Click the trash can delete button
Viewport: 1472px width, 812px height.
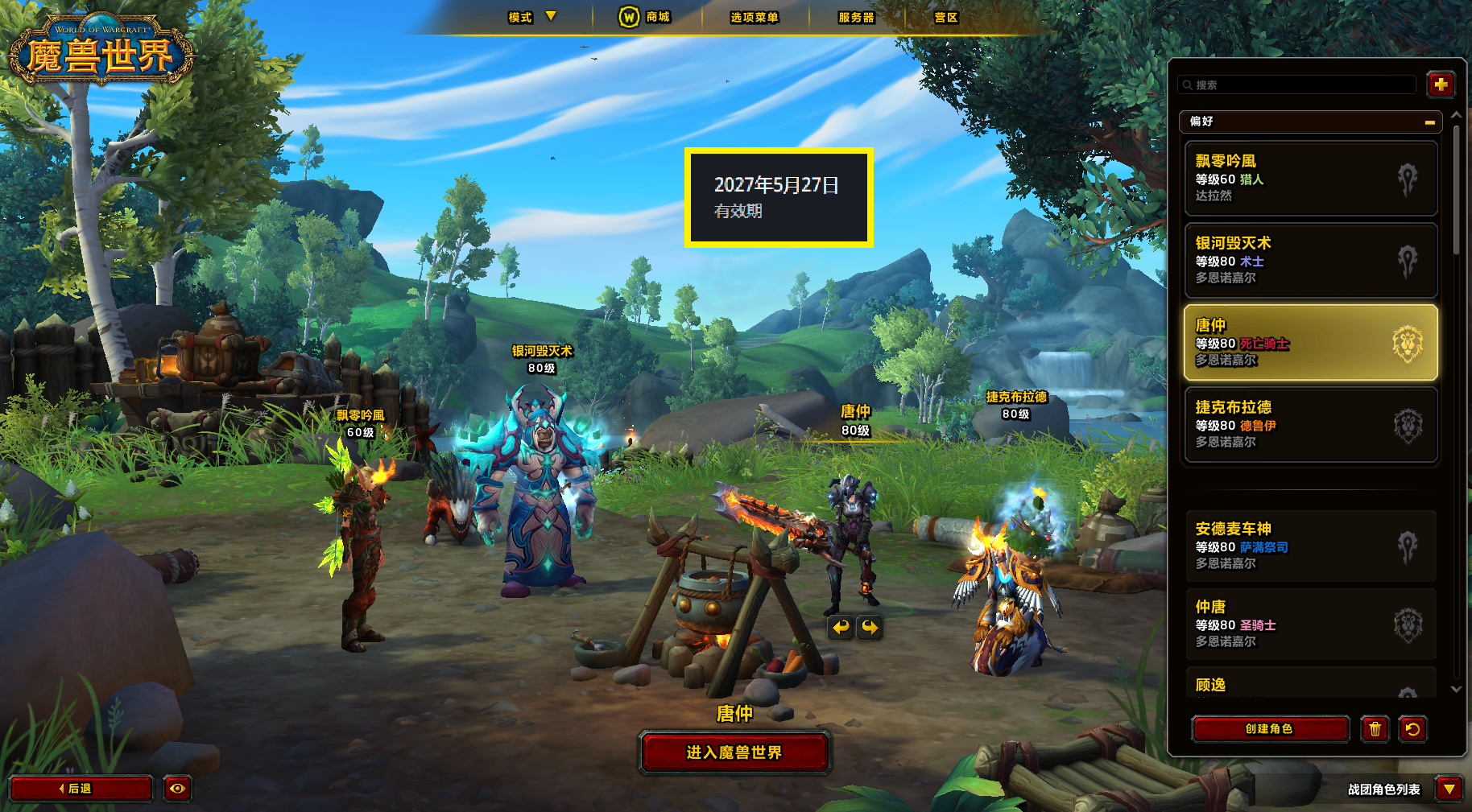coord(1375,729)
